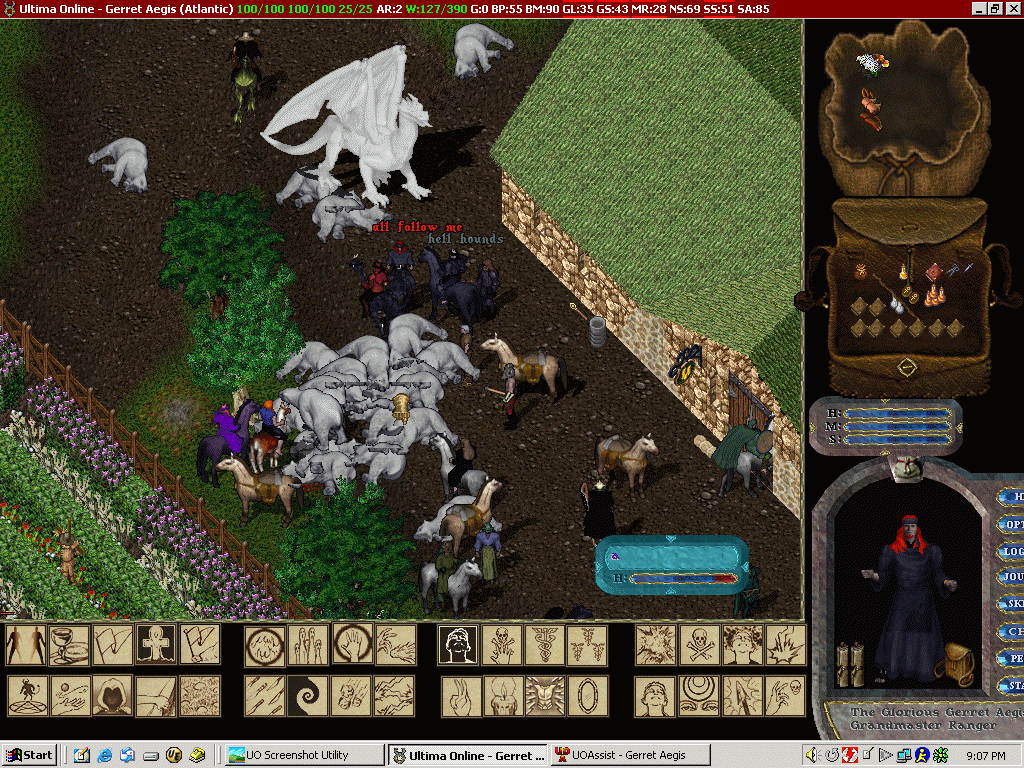Cast the skull and crossbones spell
This screenshot has height=768, width=1024.
click(x=699, y=645)
